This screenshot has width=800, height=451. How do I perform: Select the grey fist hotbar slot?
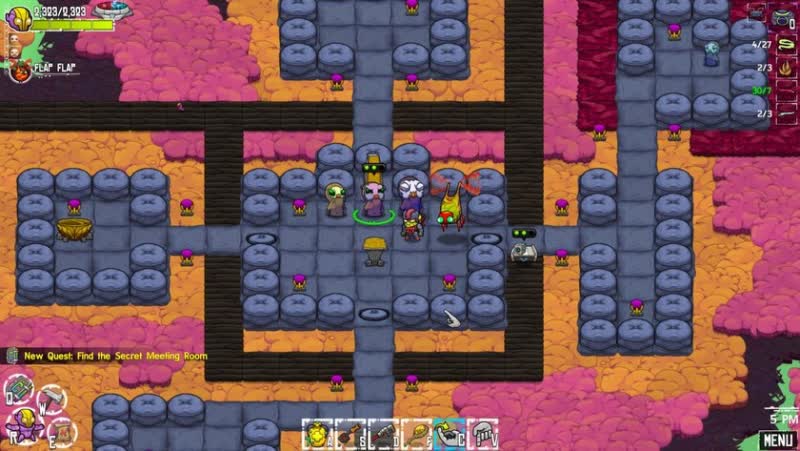point(482,433)
